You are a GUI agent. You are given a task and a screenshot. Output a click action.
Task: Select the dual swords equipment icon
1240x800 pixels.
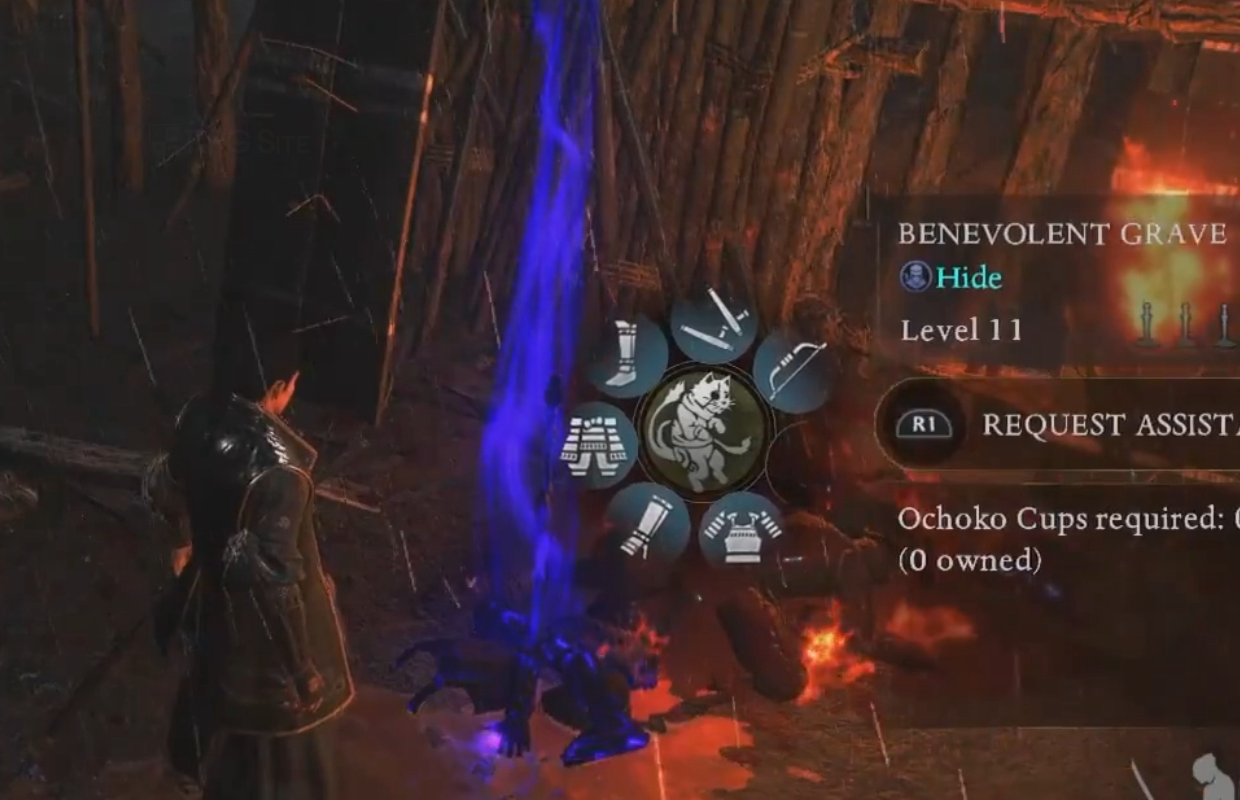point(714,325)
